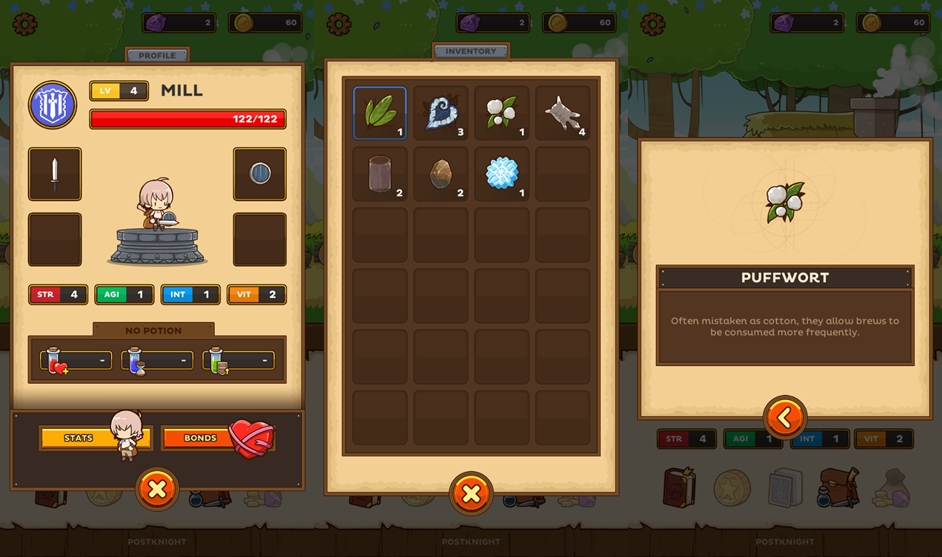Close the Profile panel

coord(157,490)
